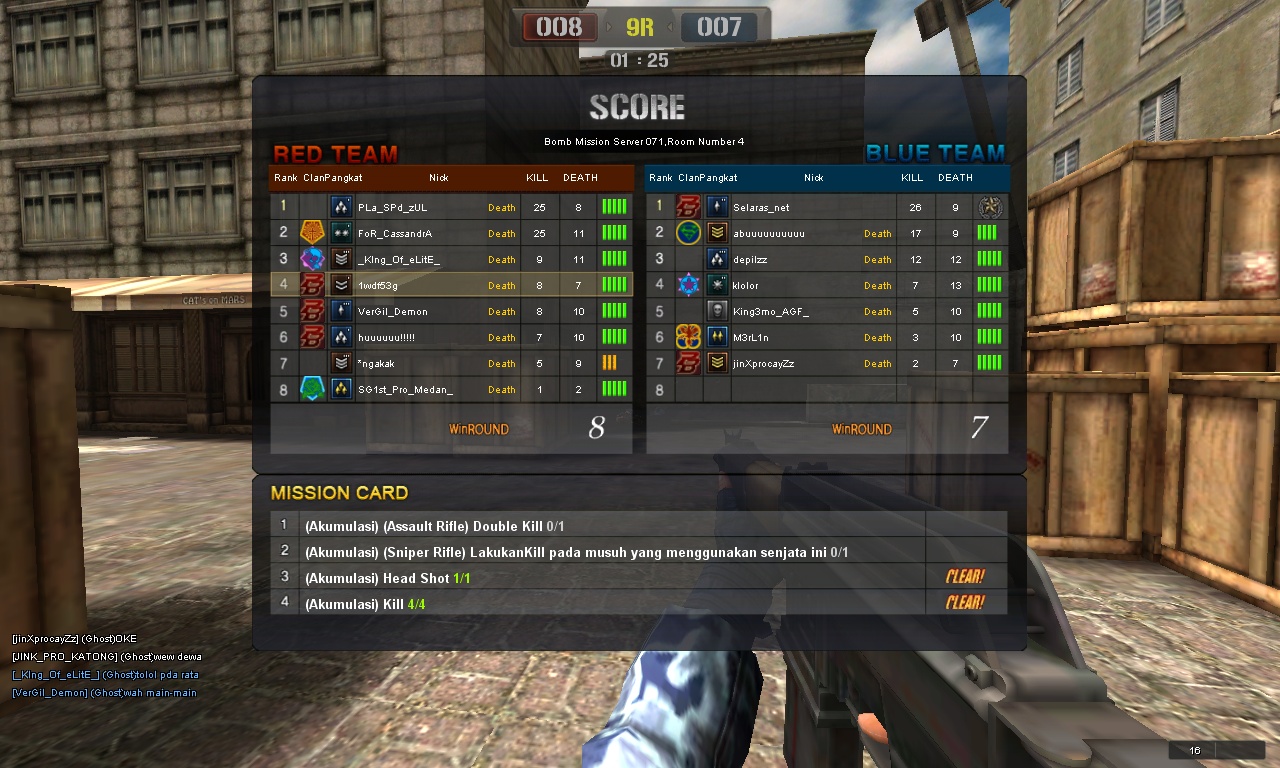Click King3mo_AGF_'s skull rank icon

718,311
